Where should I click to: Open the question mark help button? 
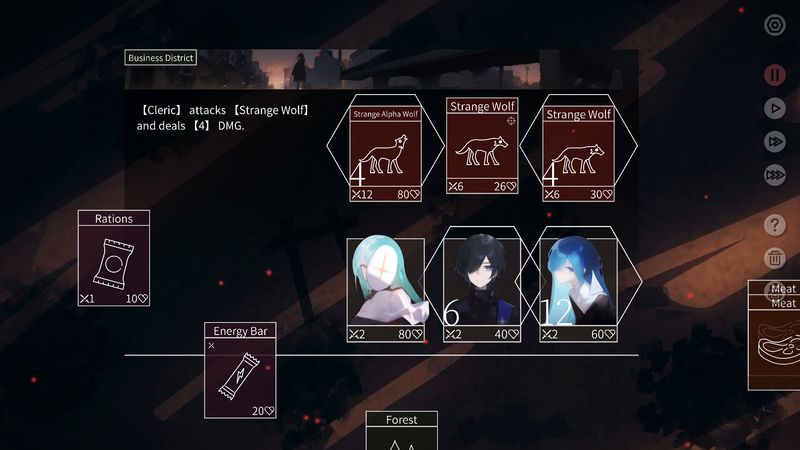pyautogui.click(x=774, y=224)
